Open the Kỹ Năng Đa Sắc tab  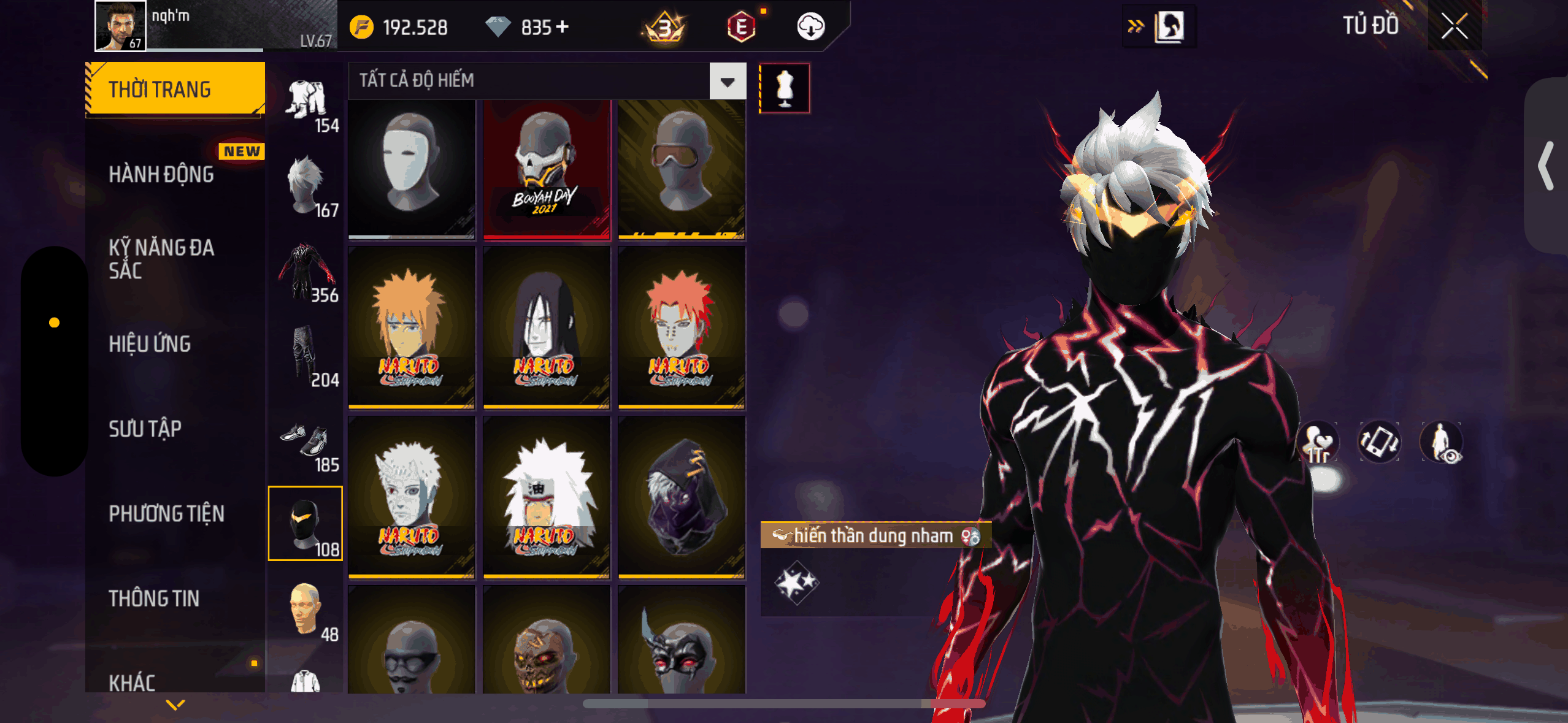pyautogui.click(x=161, y=259)
